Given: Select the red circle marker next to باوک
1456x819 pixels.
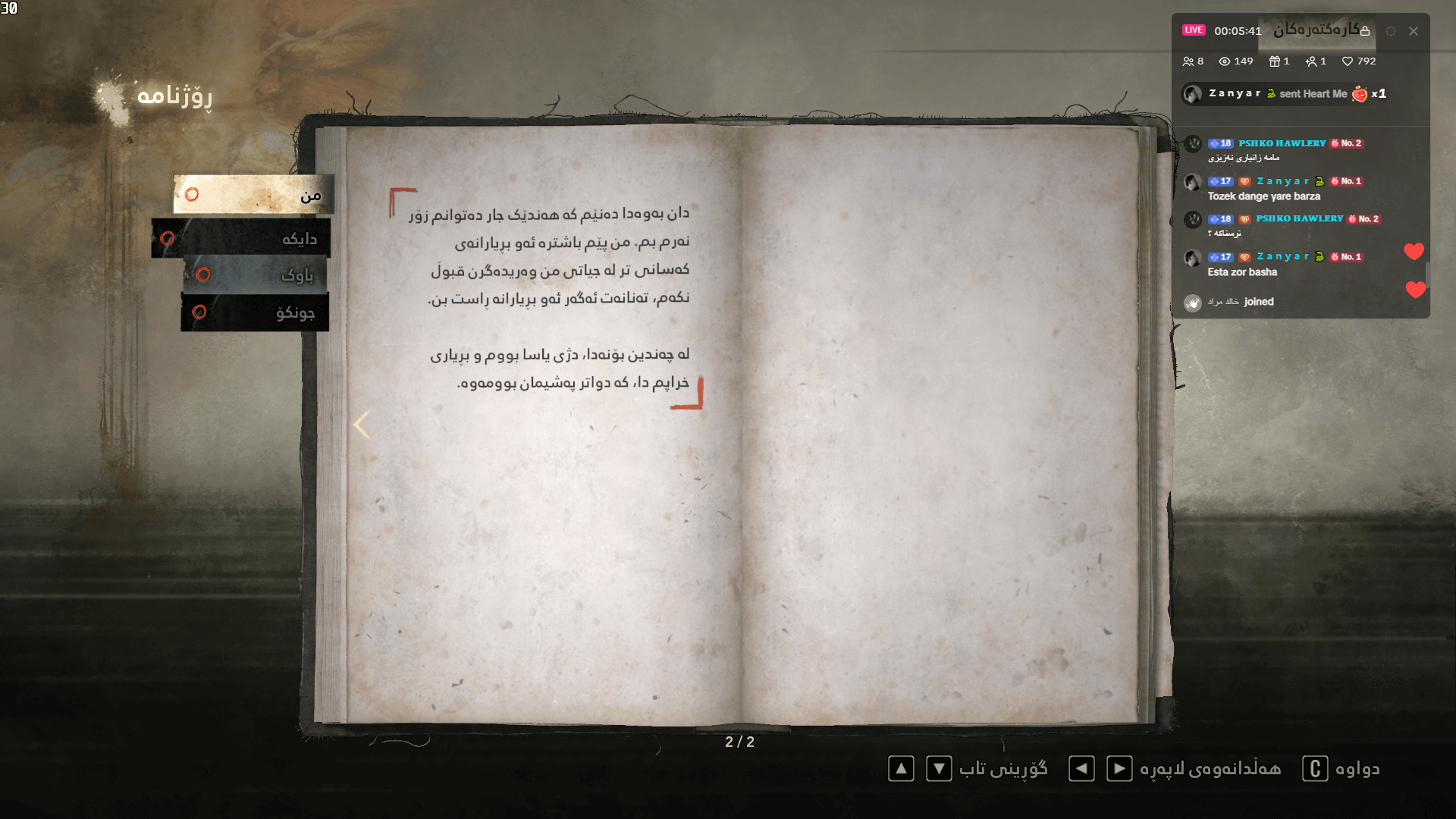Looking at the screenshot, I should coord(202,275).
